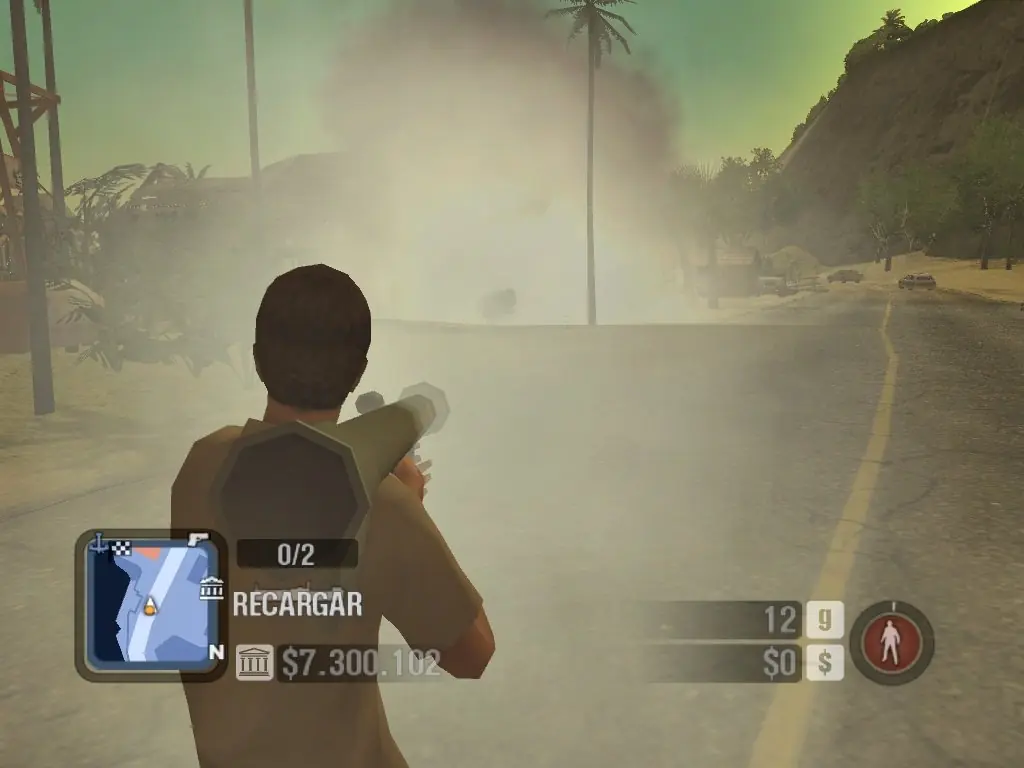Select the grams "g" drug icon

[x=825, y=621]
